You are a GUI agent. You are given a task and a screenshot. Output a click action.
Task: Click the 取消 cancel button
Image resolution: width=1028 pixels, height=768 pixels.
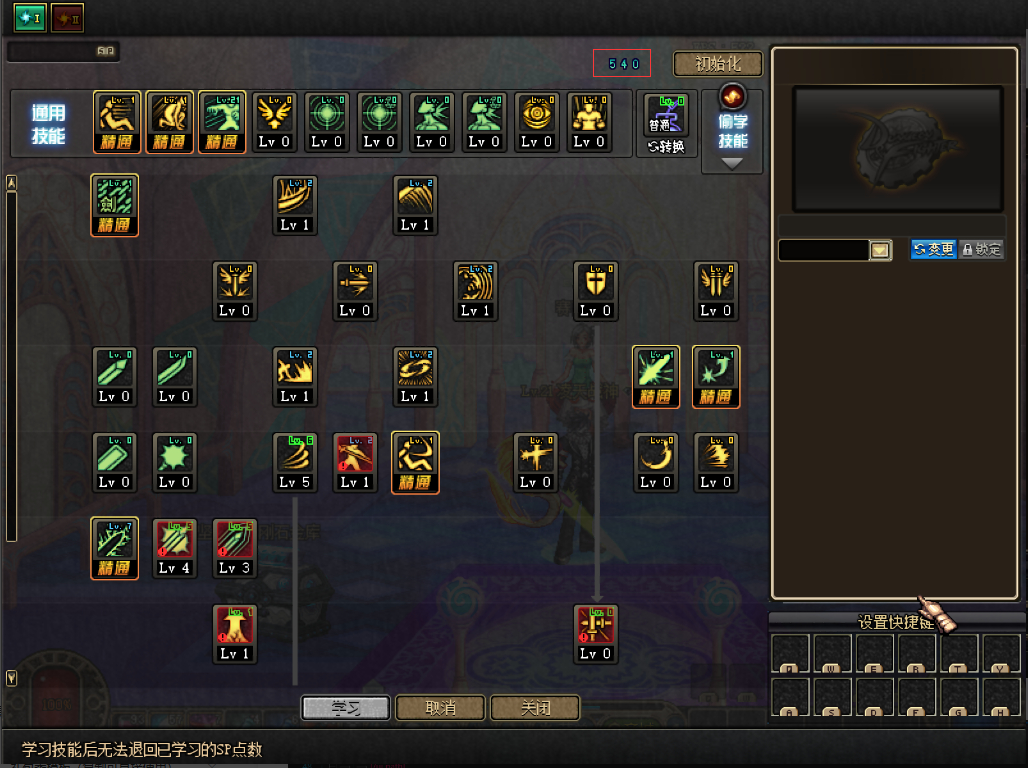click(441, 708)
